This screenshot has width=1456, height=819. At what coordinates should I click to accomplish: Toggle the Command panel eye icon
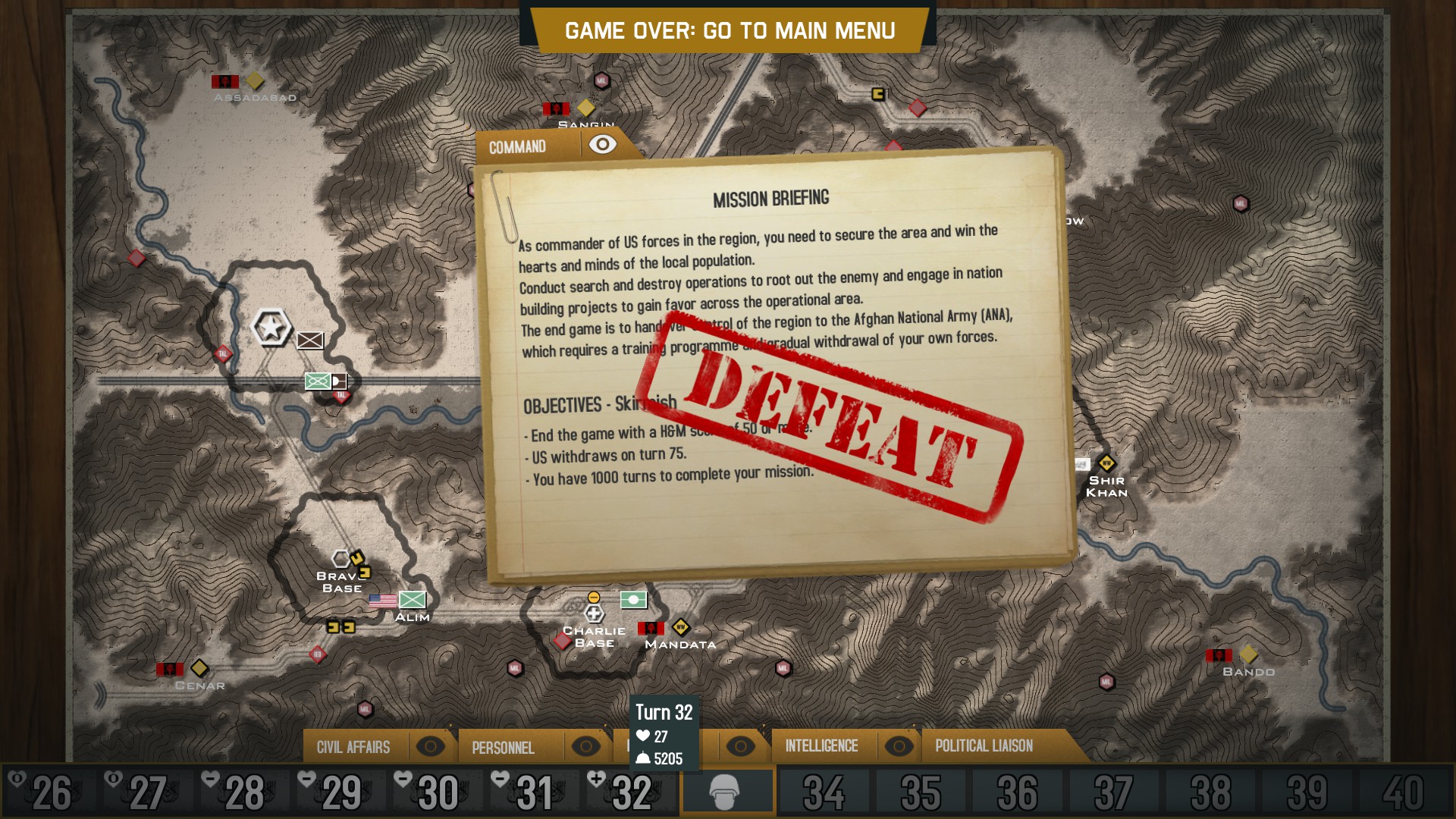click(603, 144)
